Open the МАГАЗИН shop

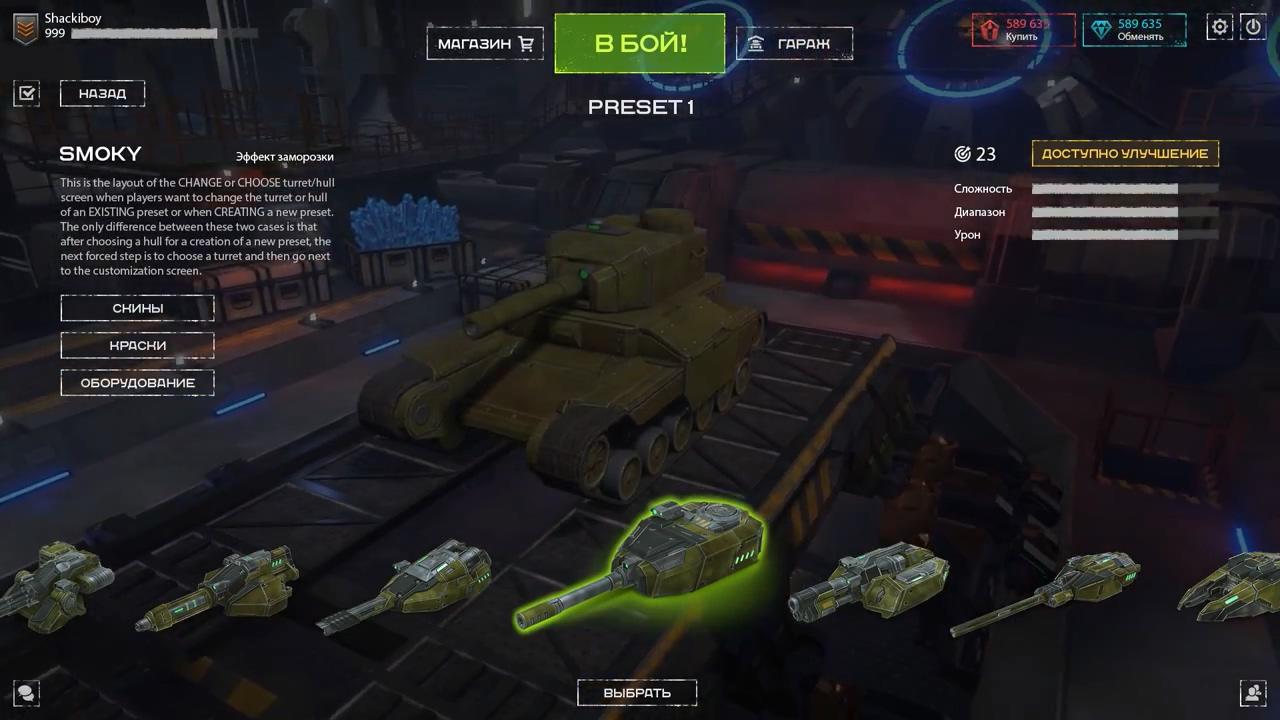478,43
